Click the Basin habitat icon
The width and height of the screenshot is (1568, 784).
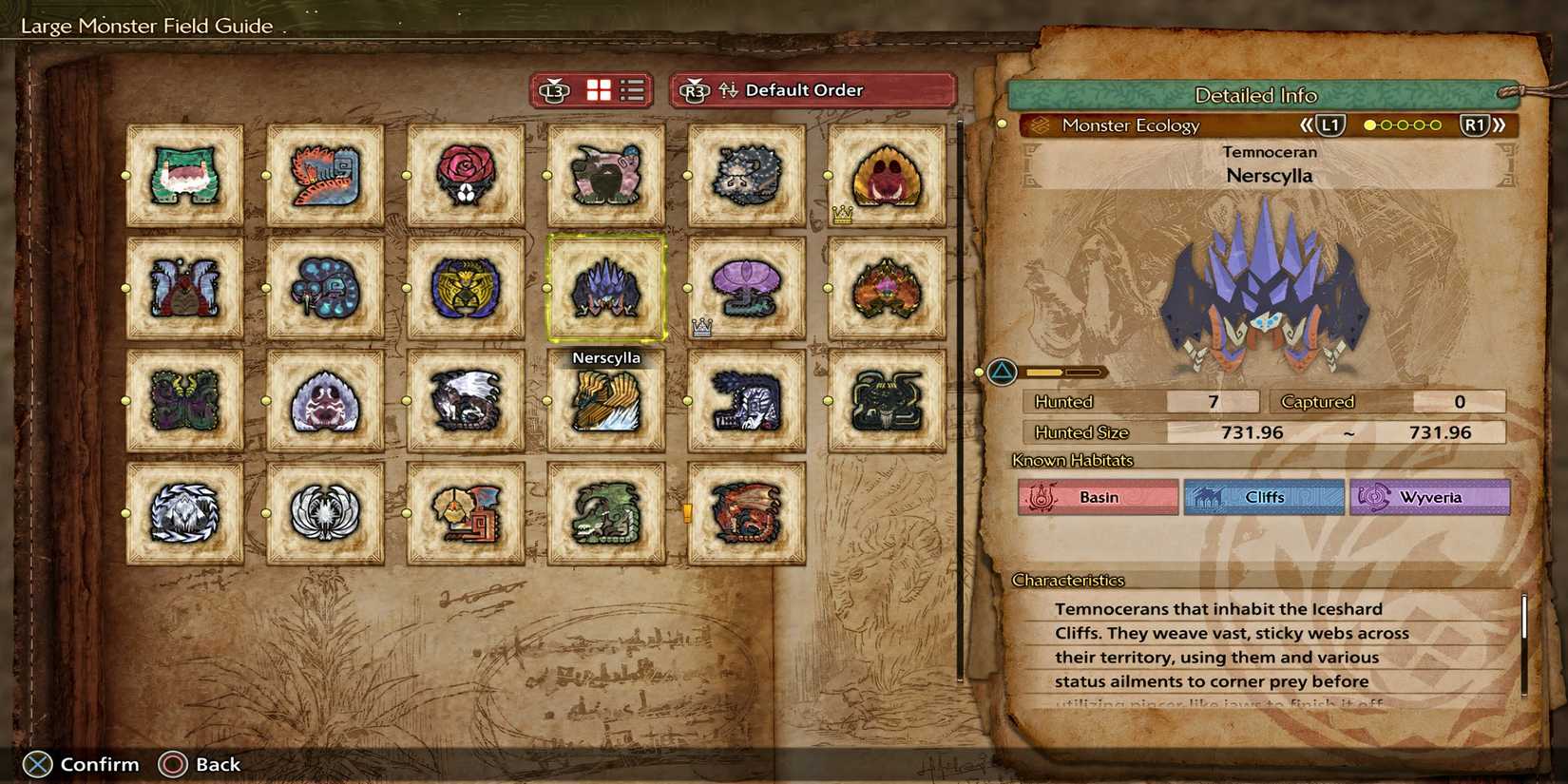1098,497
